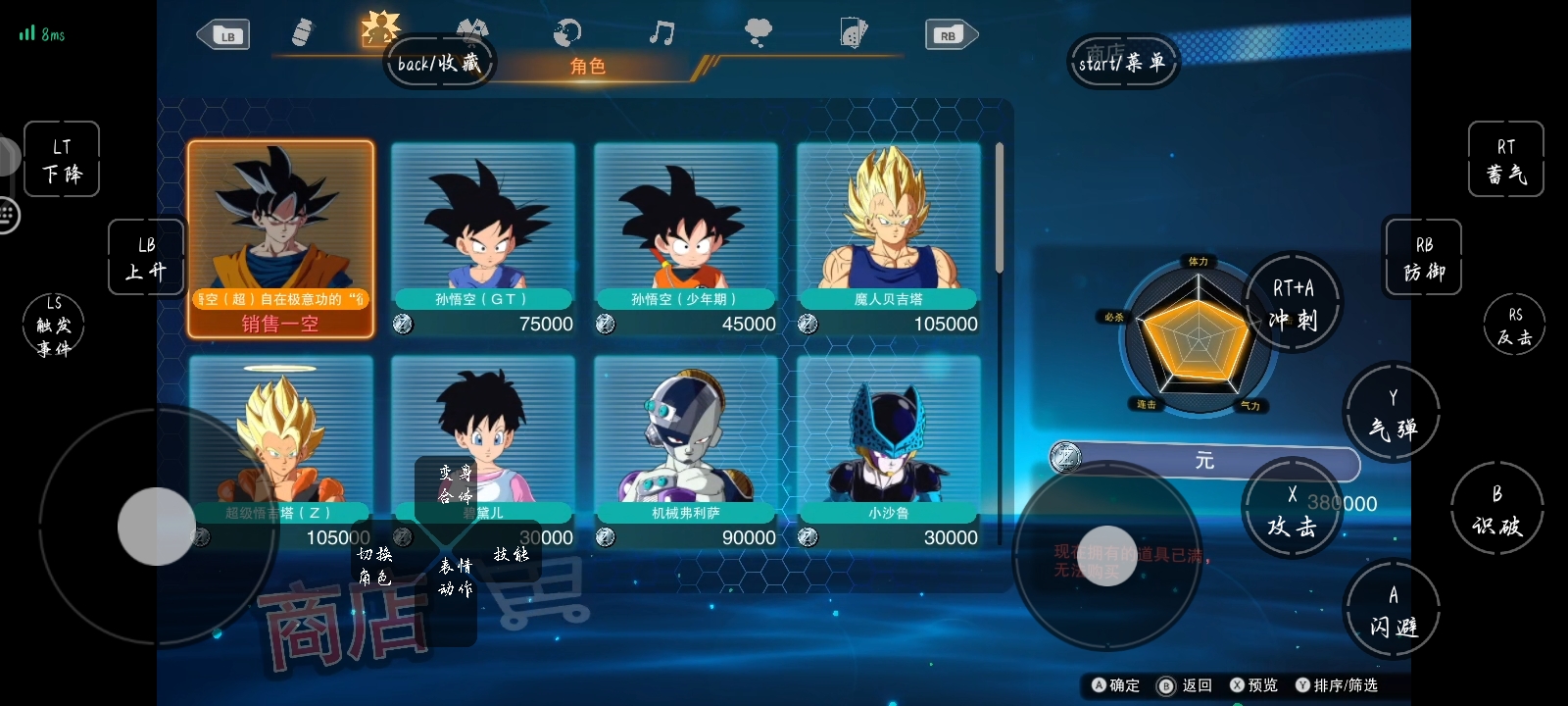Select 机械弗利萨 priced at 90000
The height and width of the screenshot is (706, 1568).
(685, 451)
